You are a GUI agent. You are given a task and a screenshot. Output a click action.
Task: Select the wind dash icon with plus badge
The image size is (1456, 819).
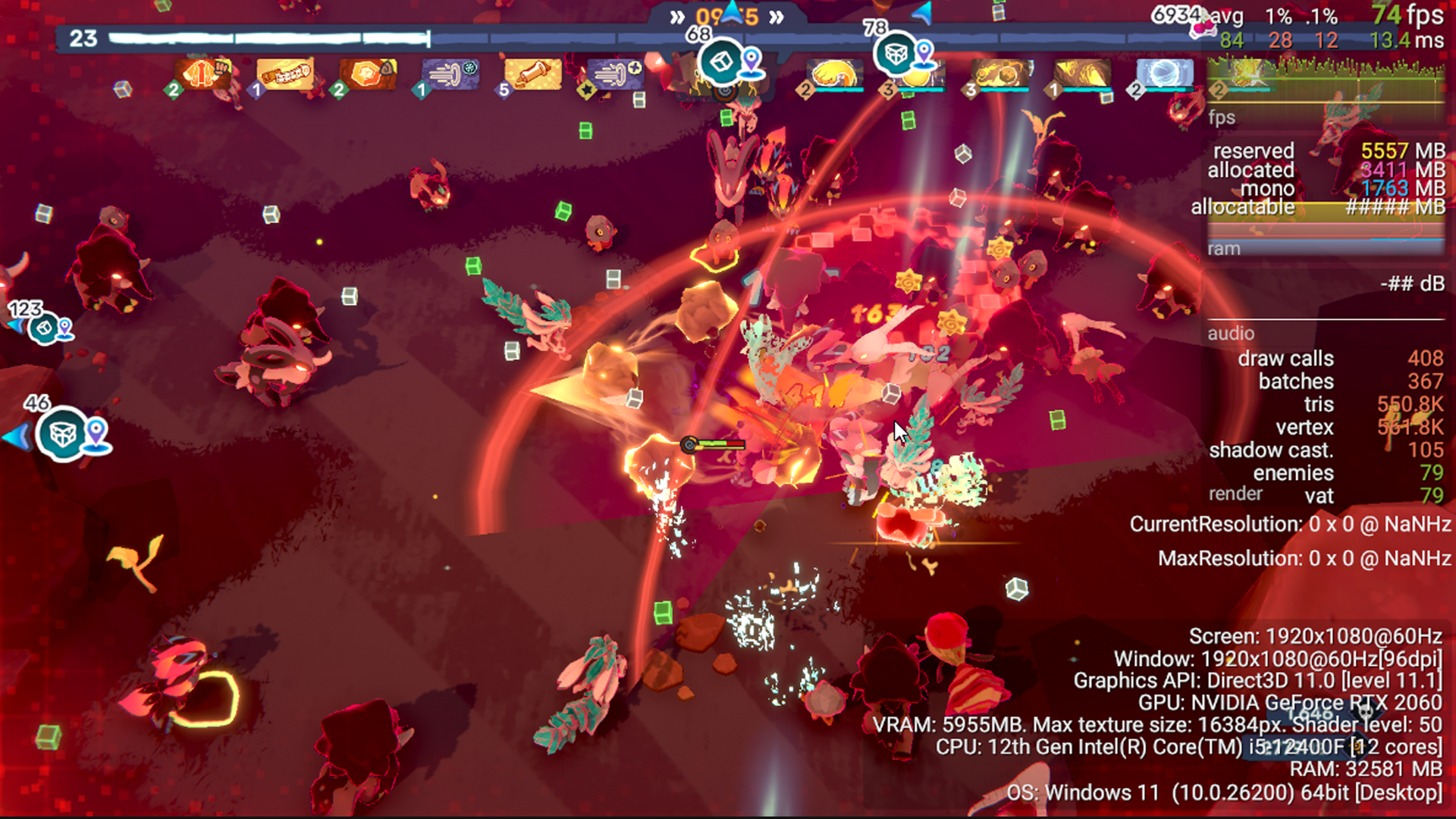point(616,74)
